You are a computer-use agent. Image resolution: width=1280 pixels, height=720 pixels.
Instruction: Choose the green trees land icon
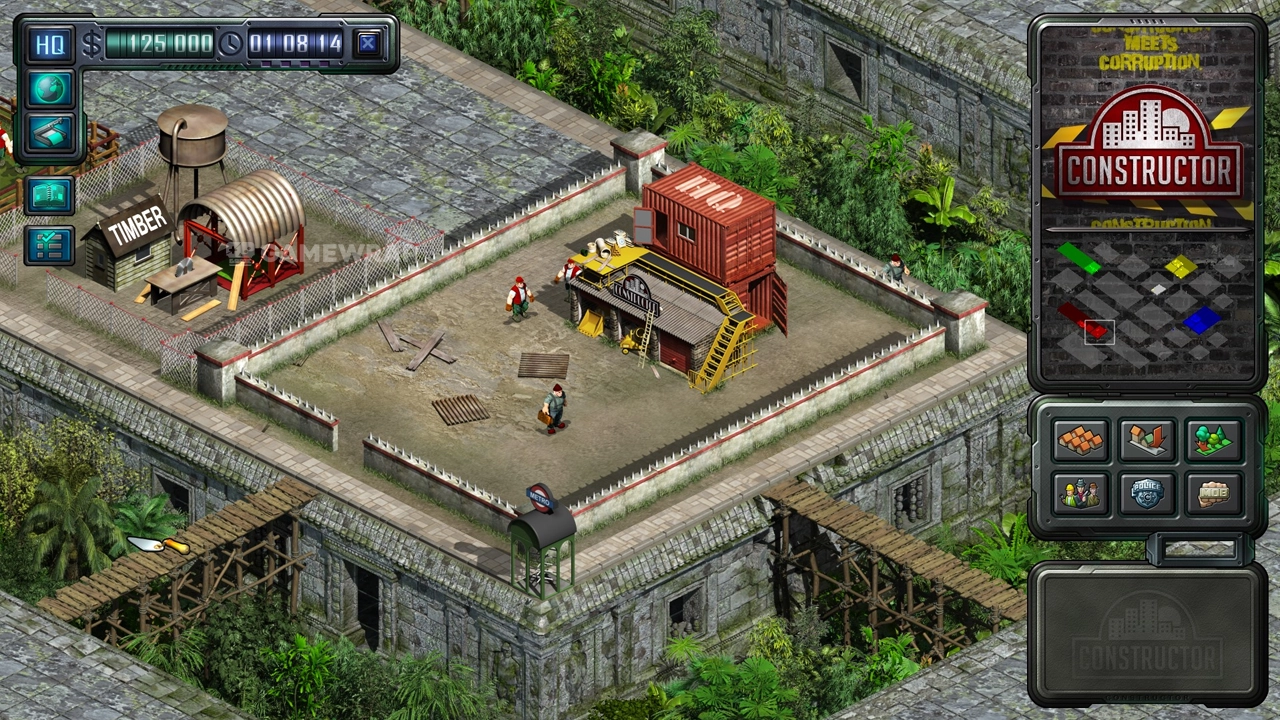coord(1213,440)
